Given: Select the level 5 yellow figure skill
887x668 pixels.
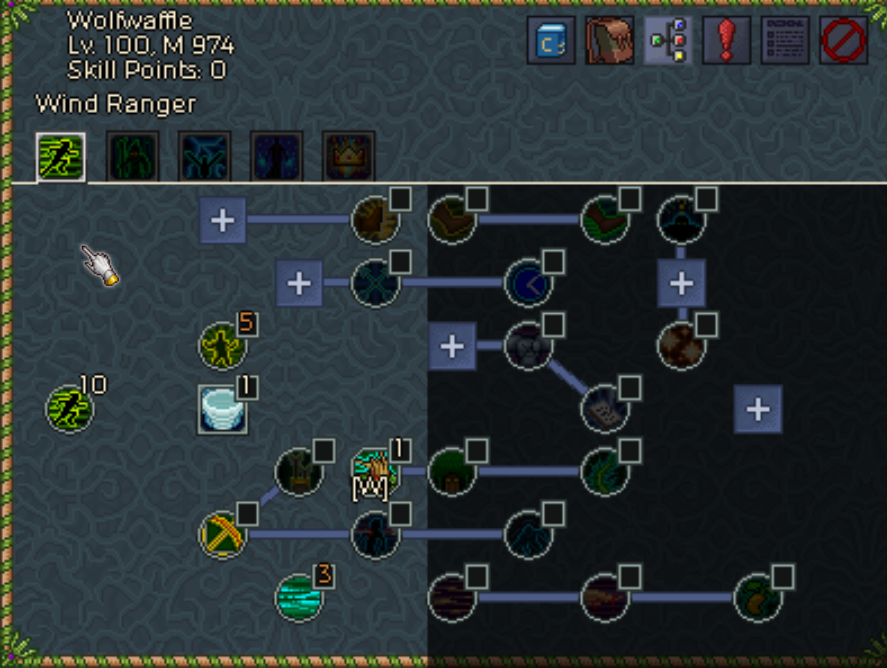Looking at the screenshot, I should pyautogui.click(x=222, y=345).
